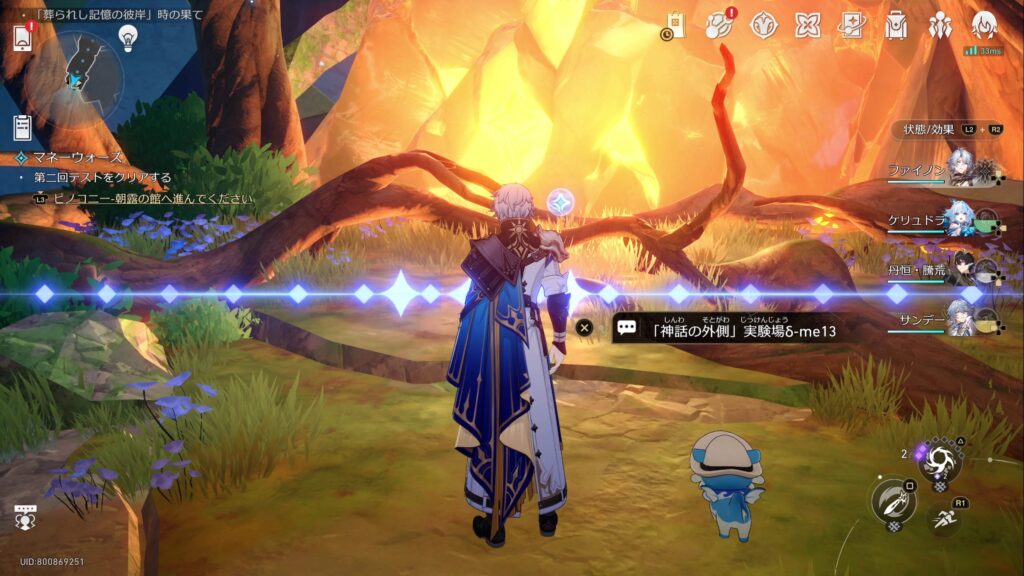Open the compass-shaped guide icon

pos(764,25)
